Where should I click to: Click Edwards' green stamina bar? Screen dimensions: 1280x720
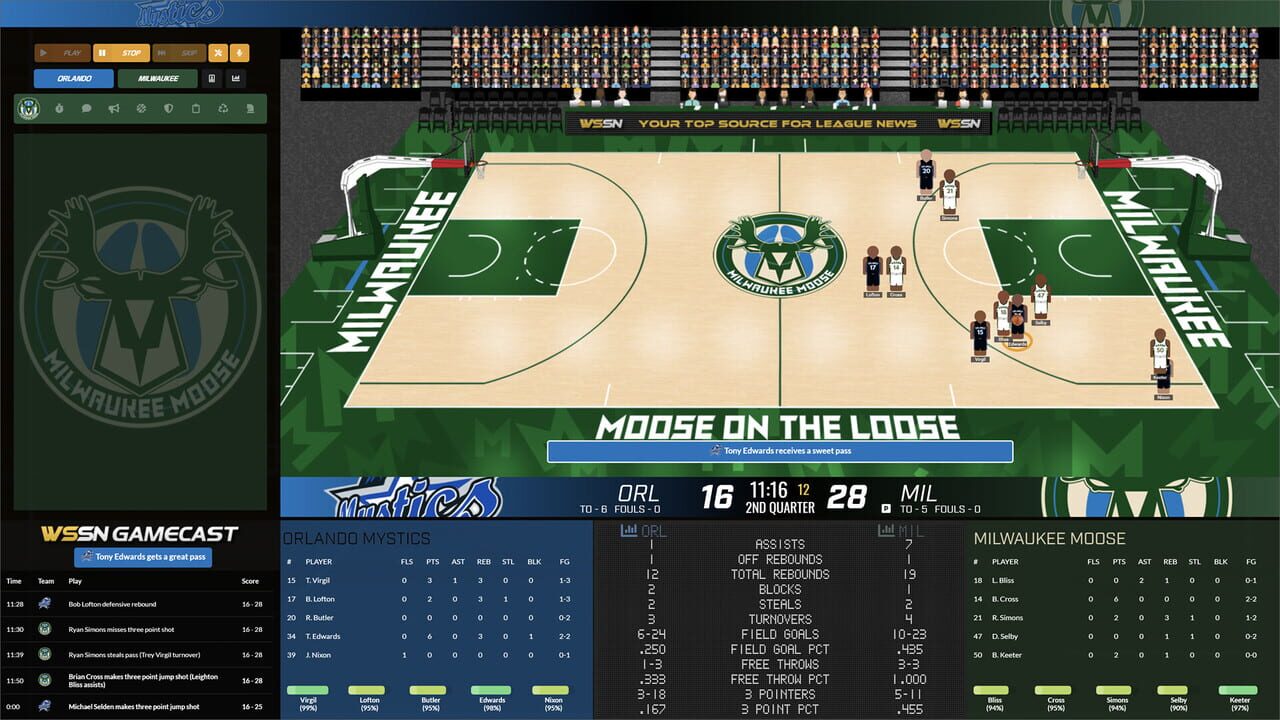click(490, 692)
